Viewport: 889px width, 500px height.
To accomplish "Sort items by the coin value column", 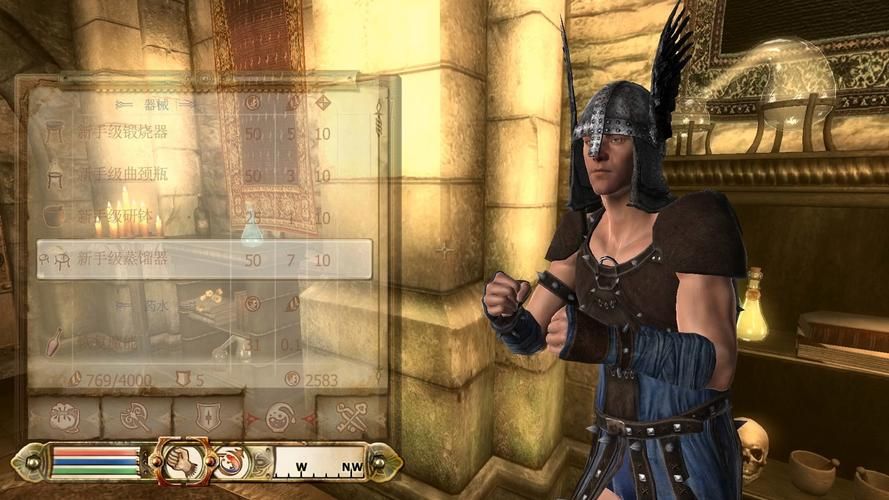I will coord(253,103).
